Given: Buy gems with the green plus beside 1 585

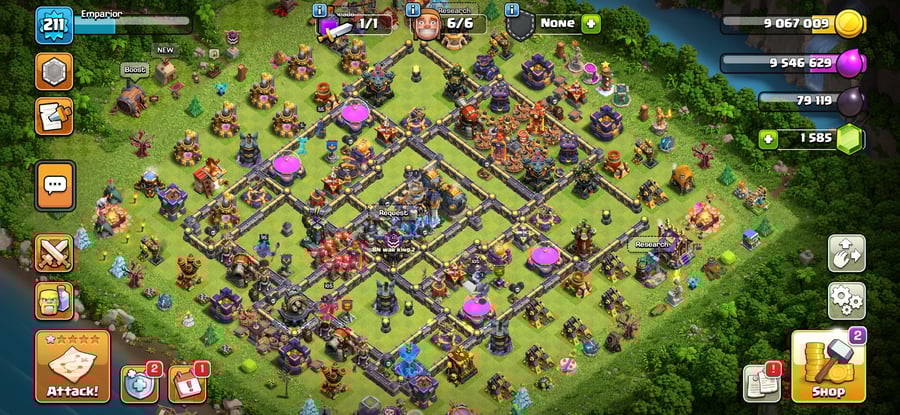Looking at the screenshot, I should pyautogui.click(x=768, y=138).
